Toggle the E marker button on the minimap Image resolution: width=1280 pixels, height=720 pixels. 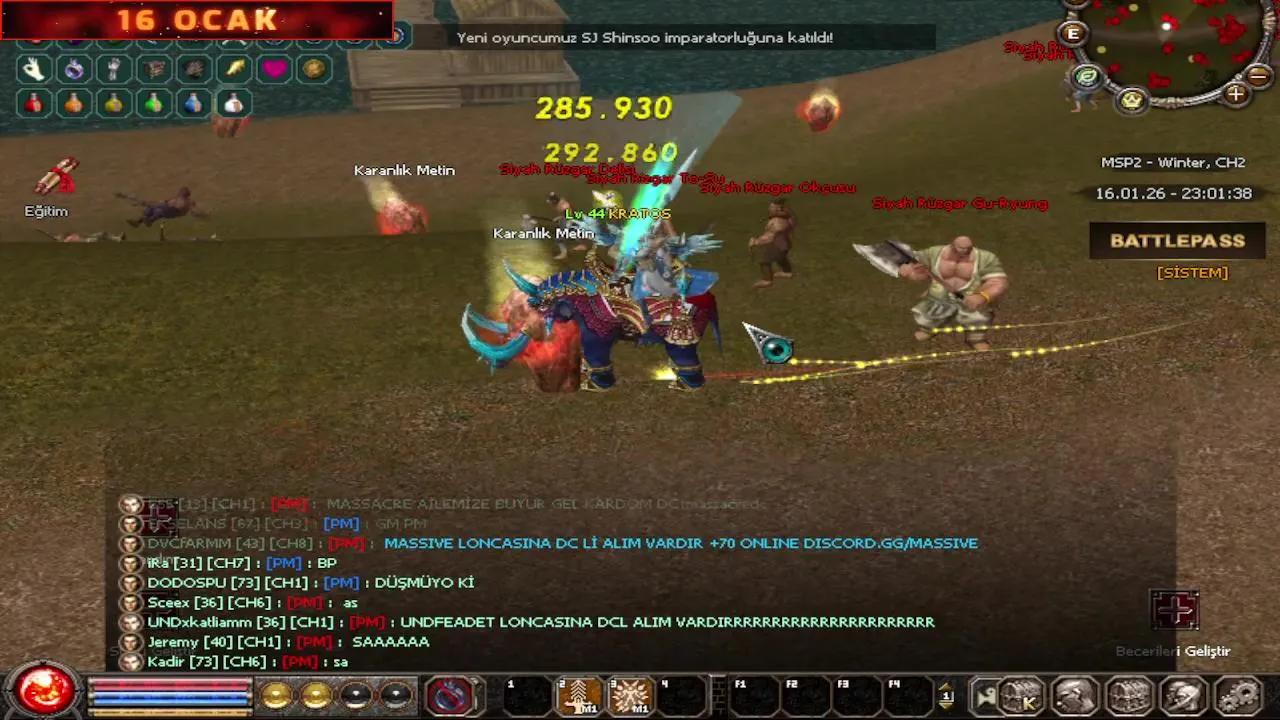pos(1072,33)
